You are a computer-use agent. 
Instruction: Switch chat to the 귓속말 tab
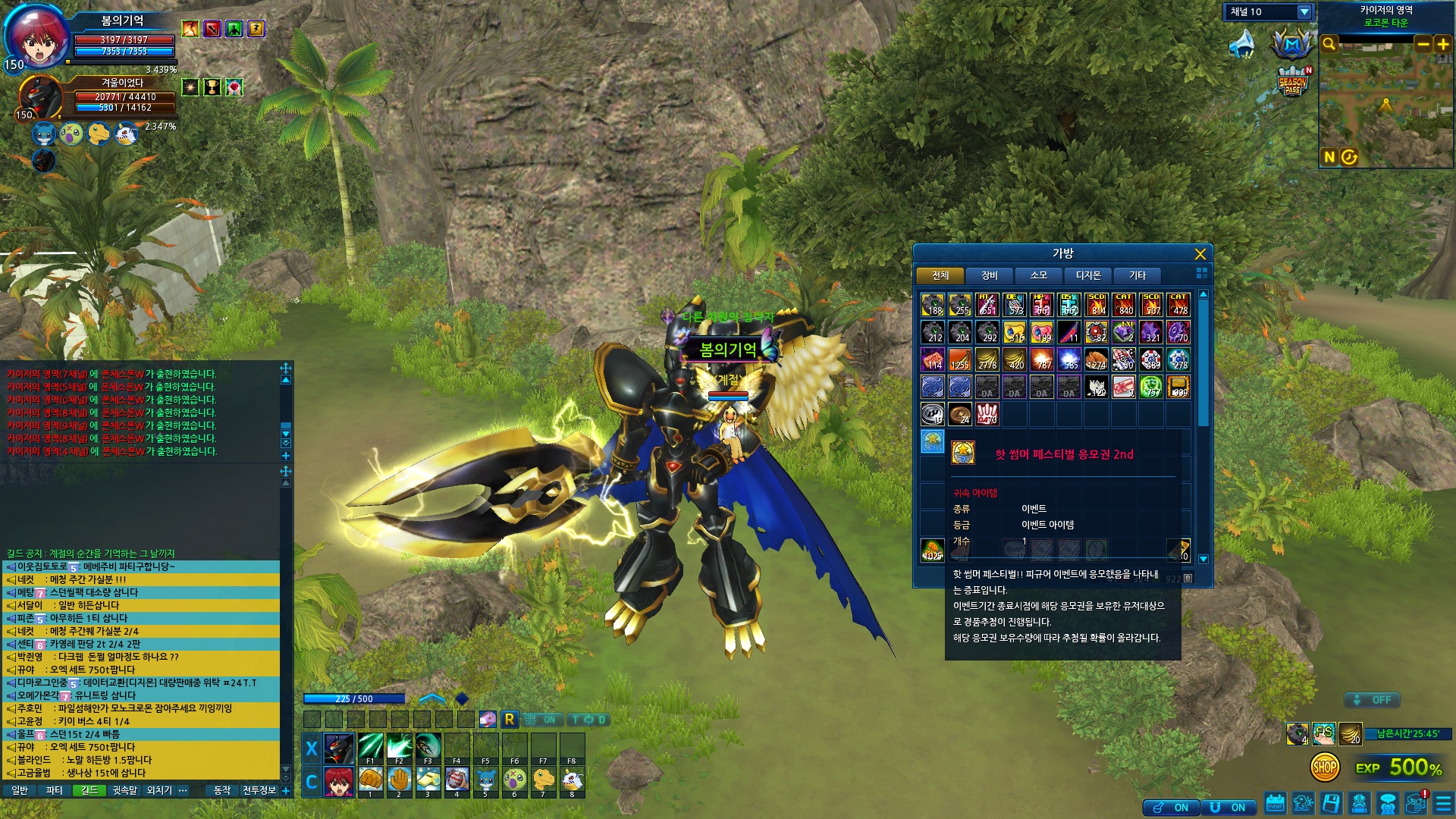(x=124, y=790)
